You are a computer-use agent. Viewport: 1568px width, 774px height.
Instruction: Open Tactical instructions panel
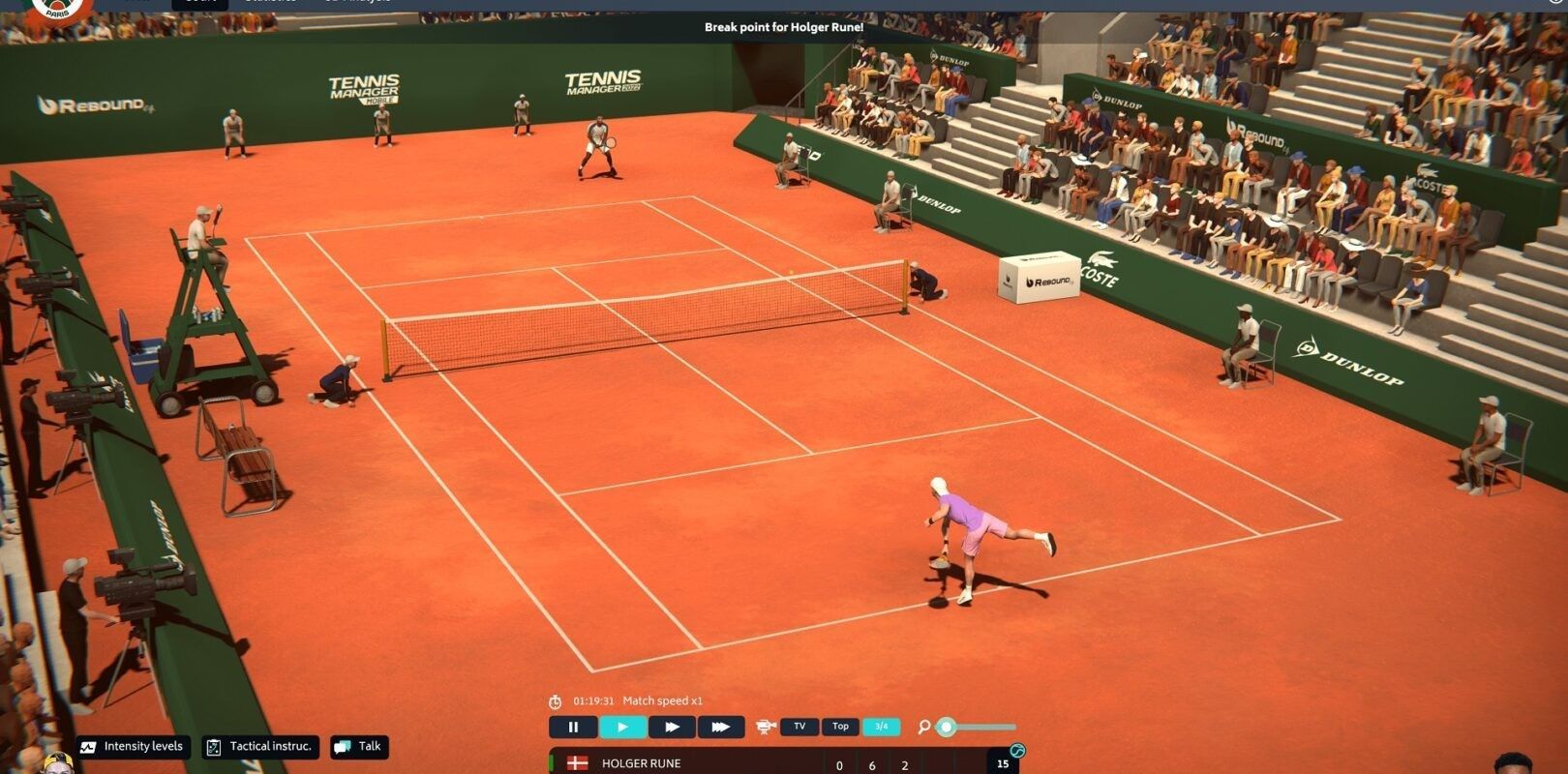pyautogui.click(x=260, y=747)
